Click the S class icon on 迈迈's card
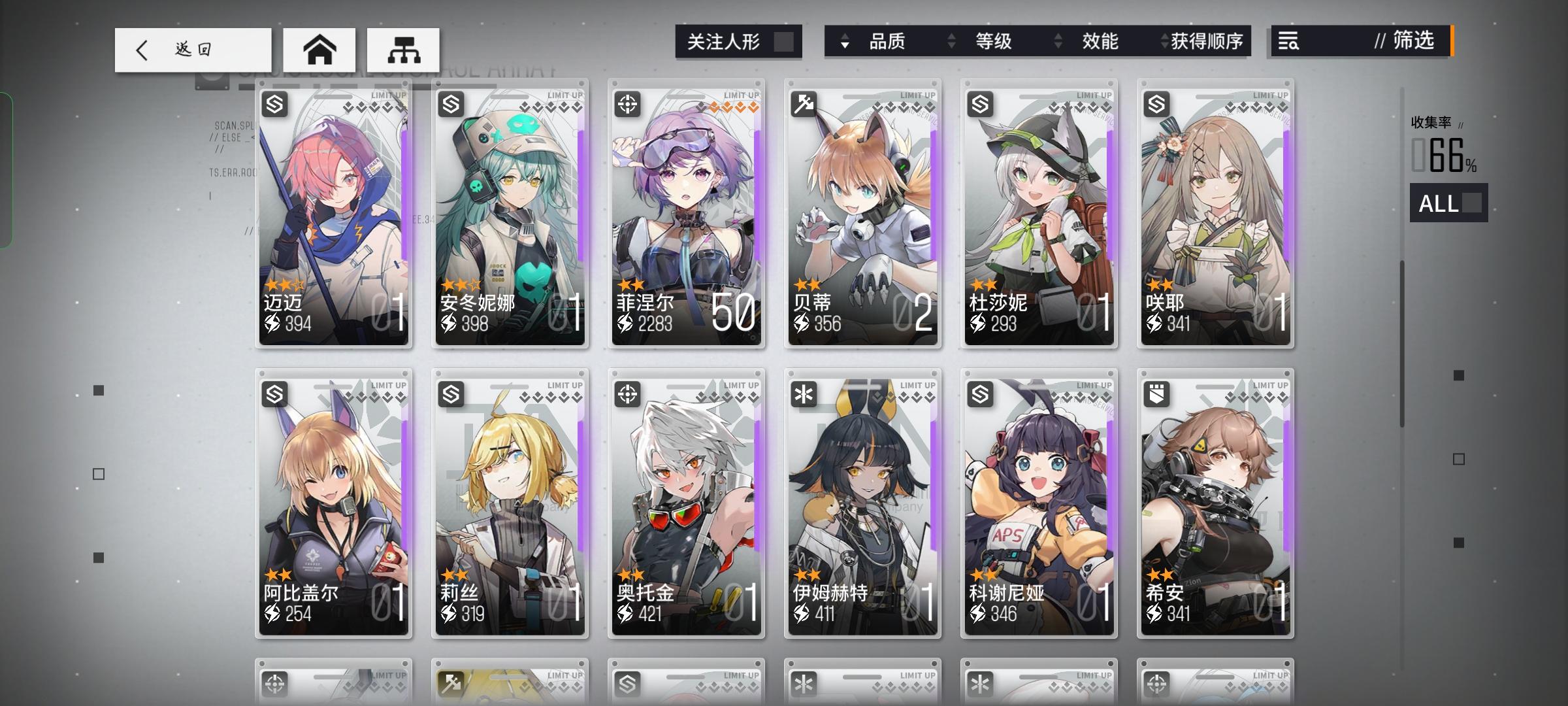 [x=275, y=103]
